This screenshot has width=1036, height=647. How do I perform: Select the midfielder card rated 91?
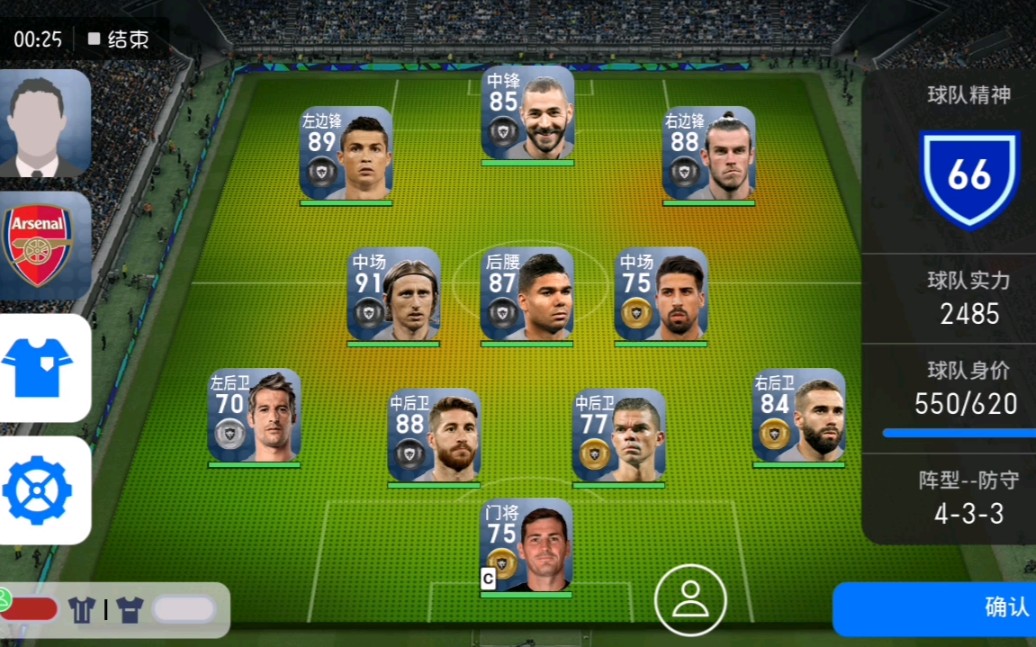tap(393, 294)
